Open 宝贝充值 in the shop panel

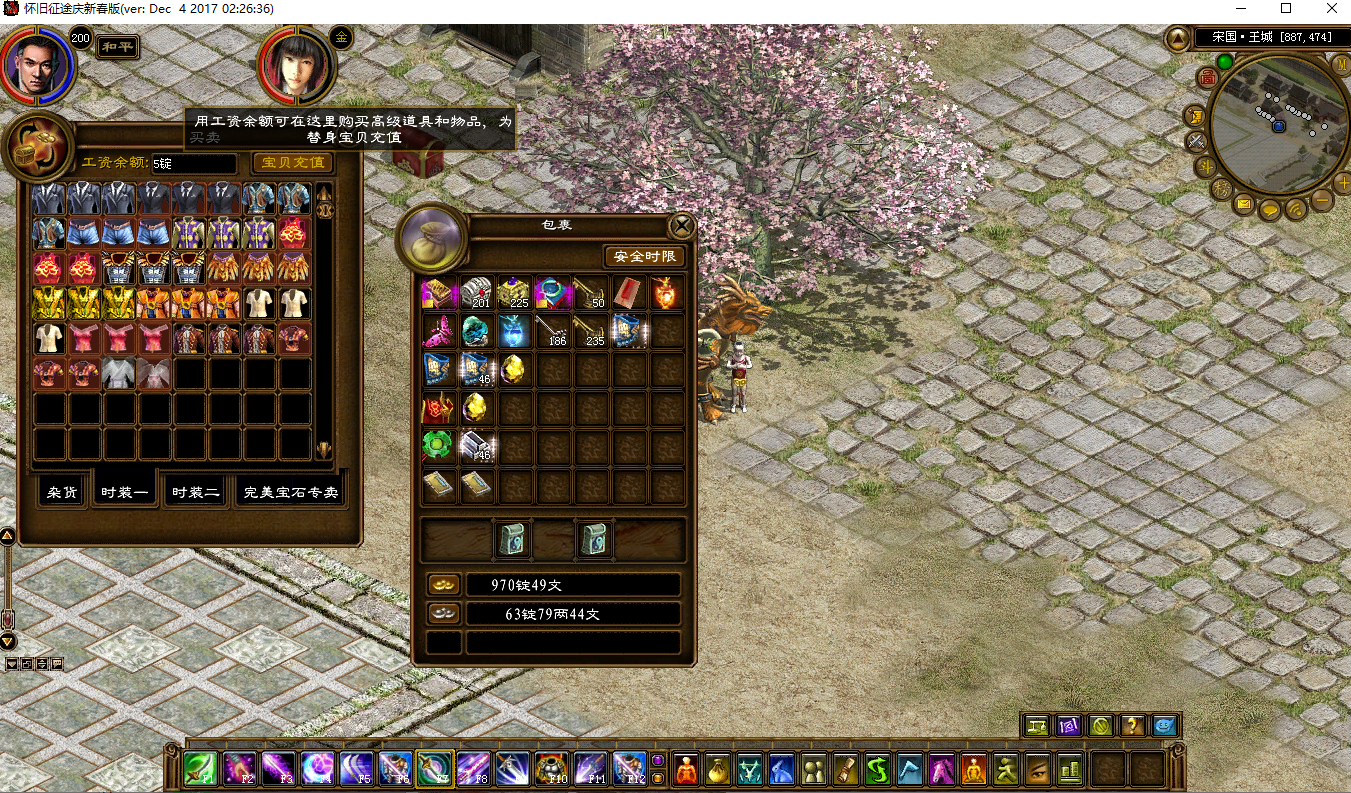292,162
